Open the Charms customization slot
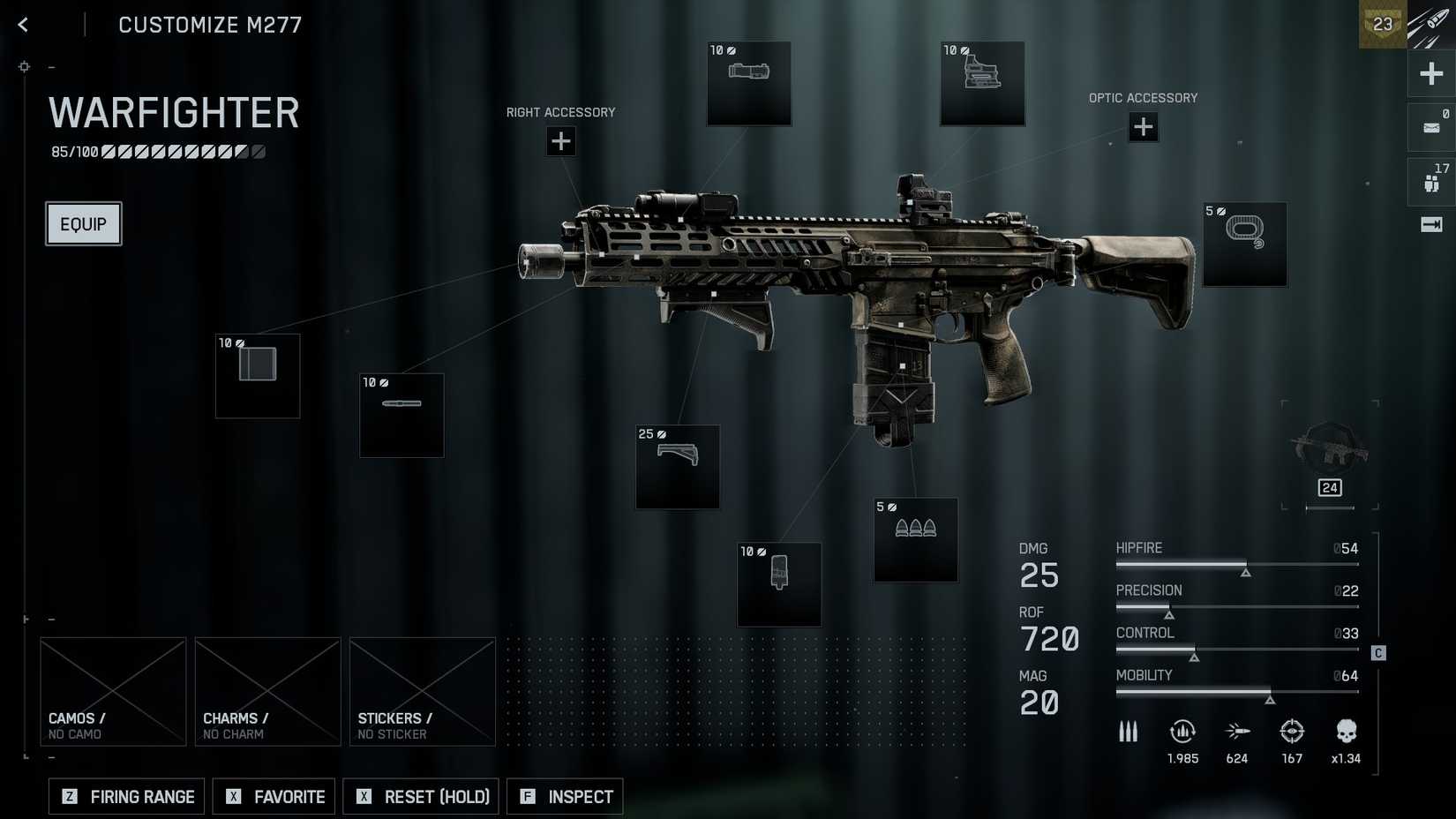Image resolution: width=1456 pixels, height=819 pixels. pyautogui.click(x=267, y=691)
